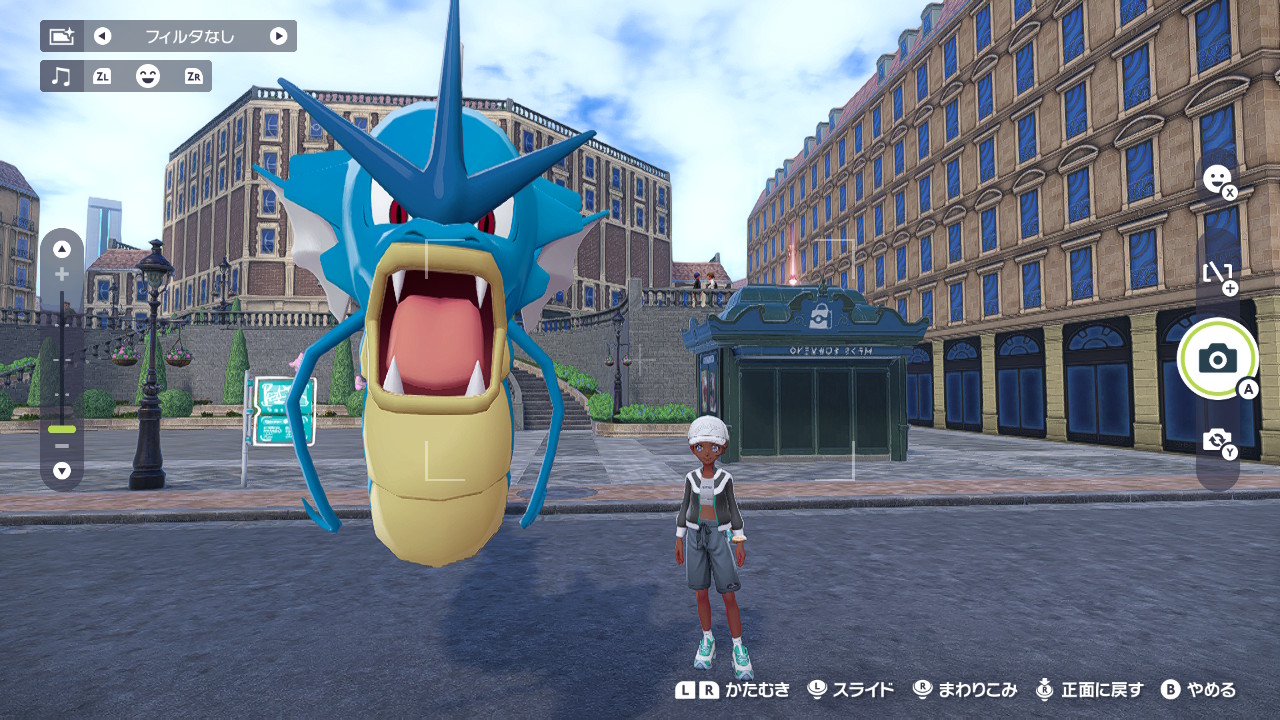Screen dimensions: 1280x720
Task: Click the zoom slider's up arrow
Action: [x=62, y=249]
